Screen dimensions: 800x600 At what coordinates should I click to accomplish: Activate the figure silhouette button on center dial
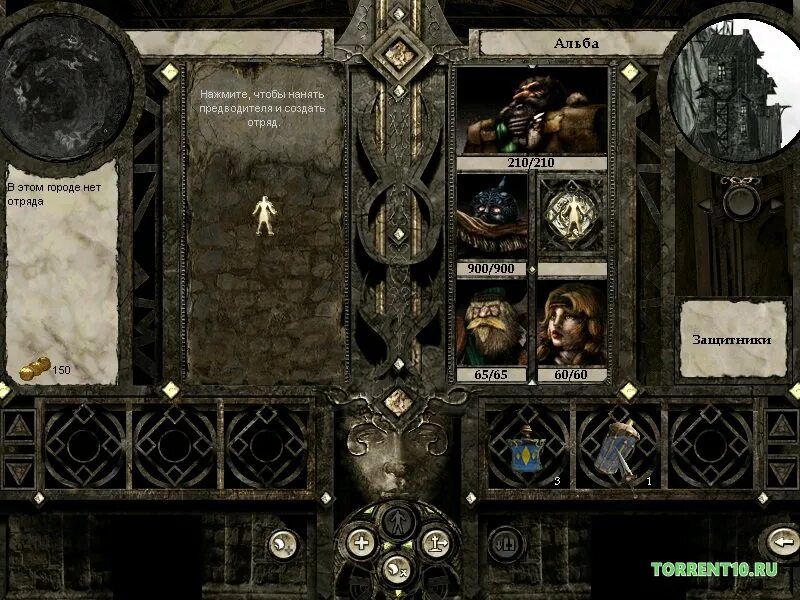coord(399,519)
